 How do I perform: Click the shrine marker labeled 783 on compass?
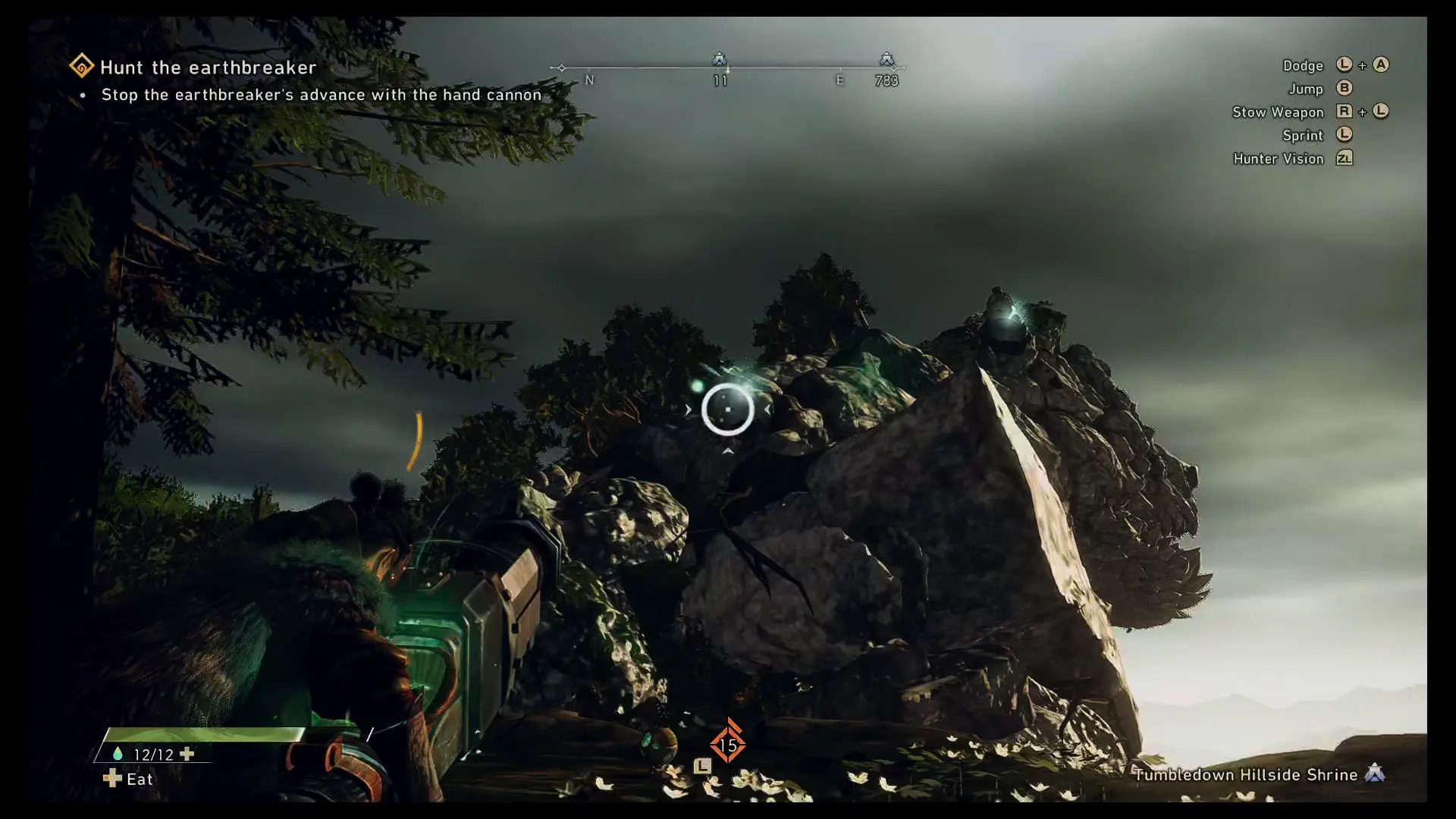[886, 59]
